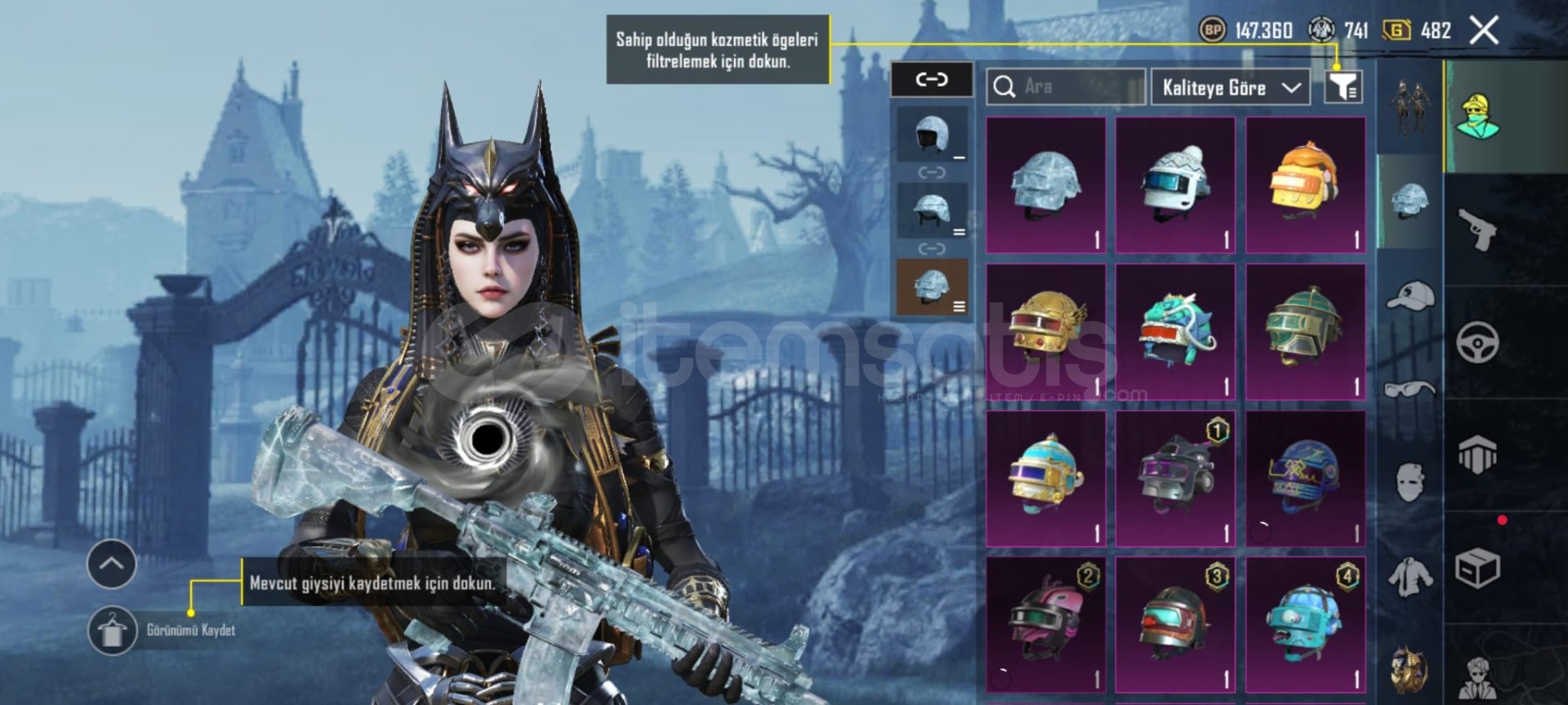The width and height of the screenshot is (1568, 705).
Task: Pick the blue fish helmet marked 4
Action: 1305,624
